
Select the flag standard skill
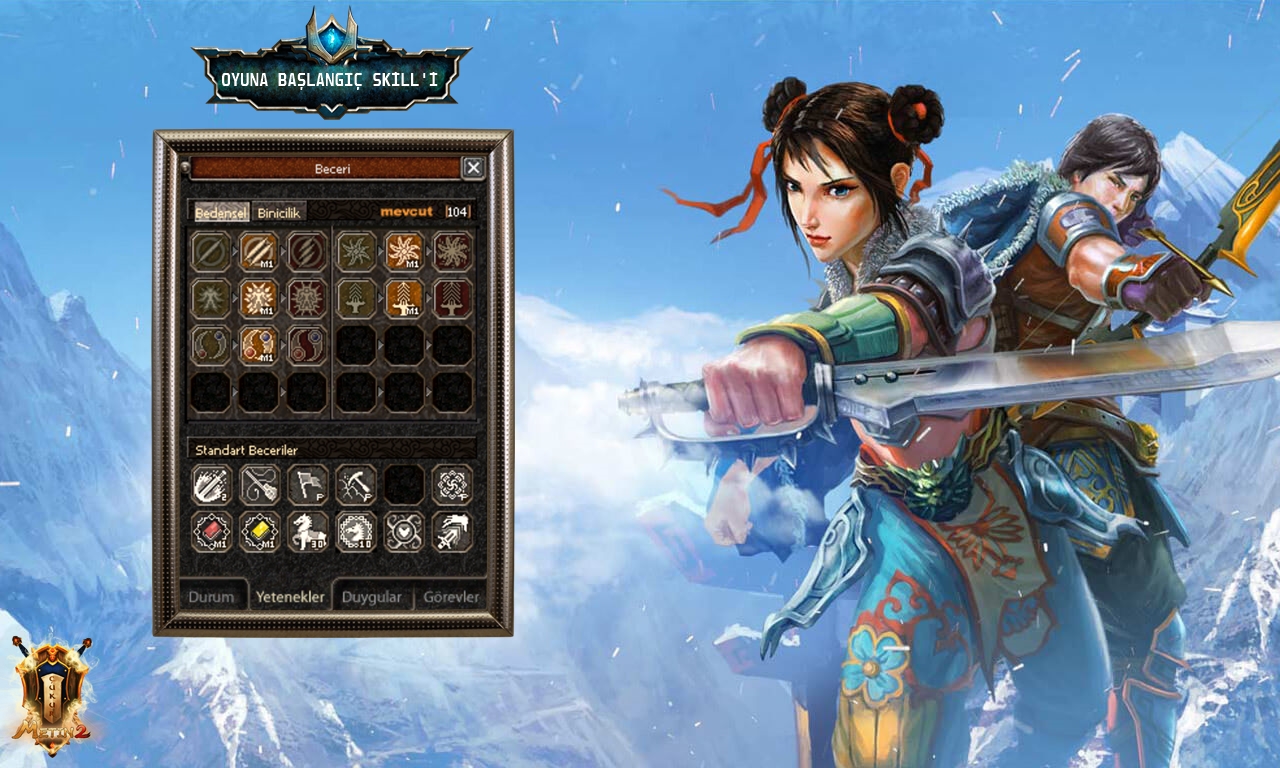tap(307, 484)
